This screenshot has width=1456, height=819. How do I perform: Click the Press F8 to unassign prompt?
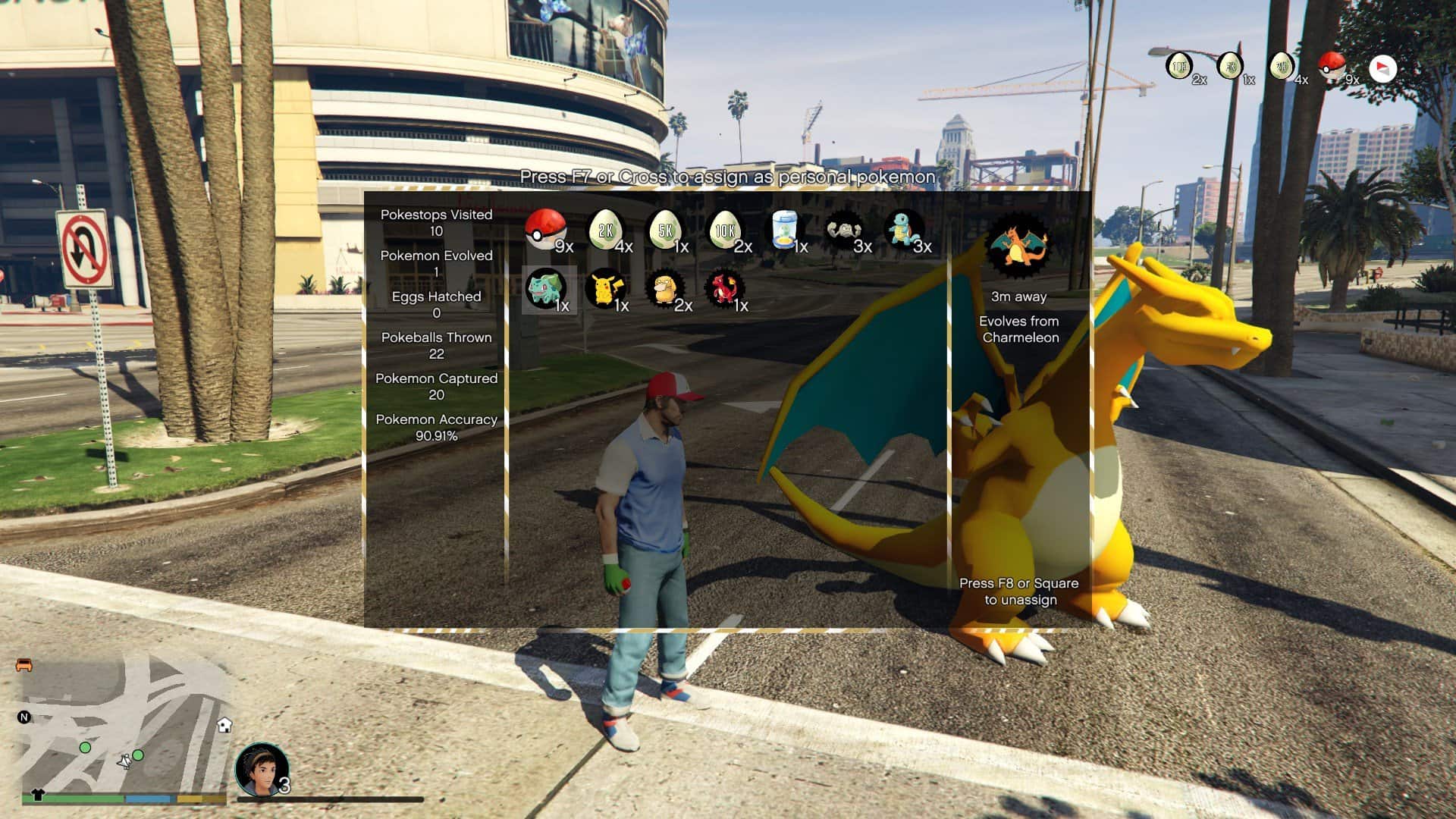tap(1018, 591)
